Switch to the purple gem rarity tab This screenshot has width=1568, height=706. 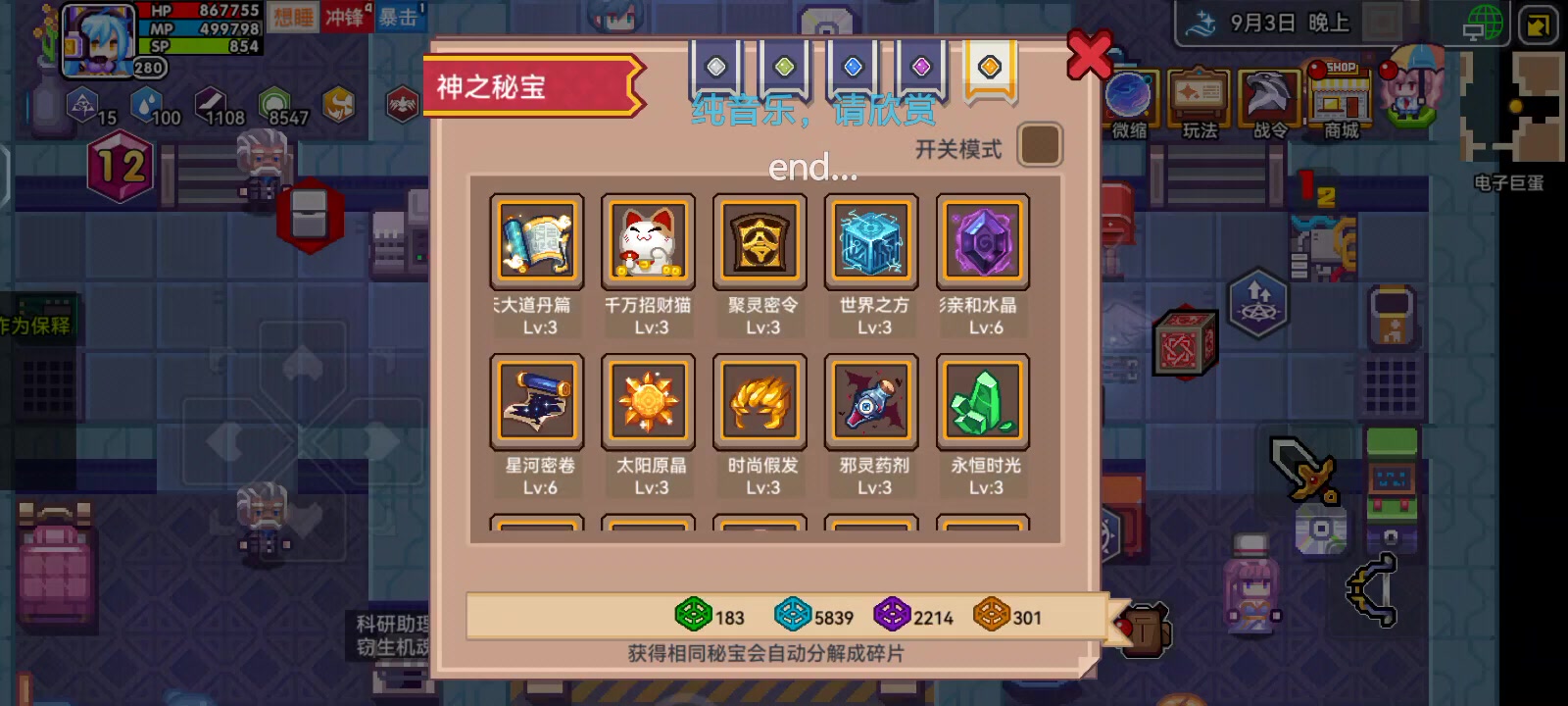[921, 66]
